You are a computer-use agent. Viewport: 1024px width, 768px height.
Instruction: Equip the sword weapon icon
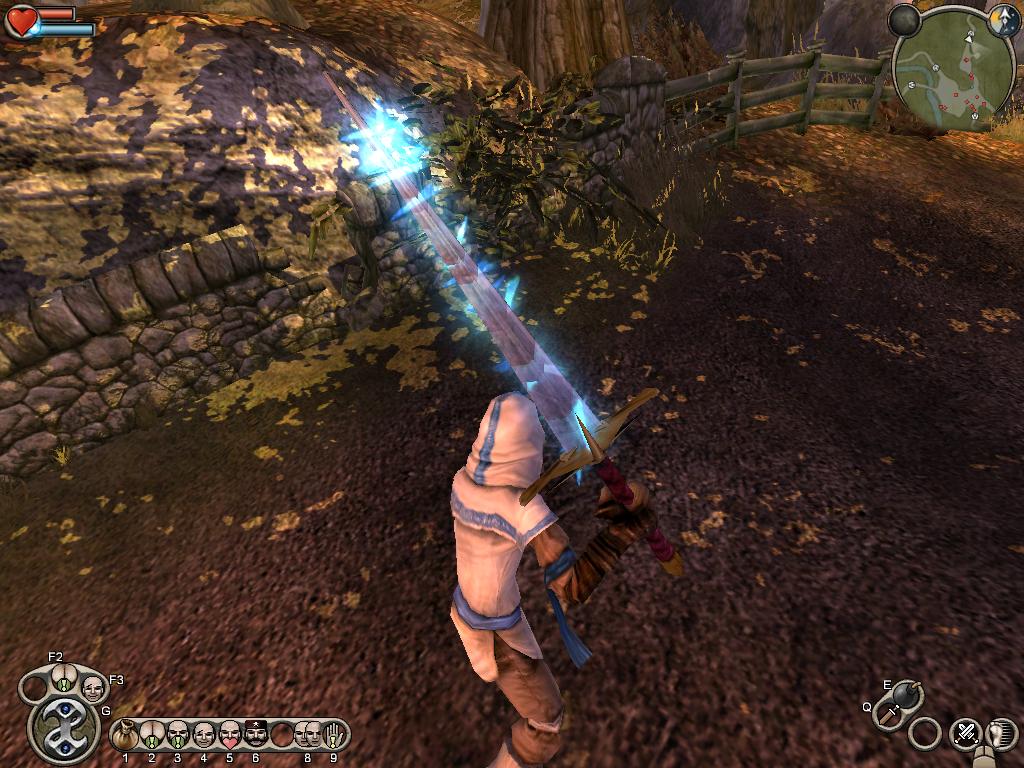(887, 714)
